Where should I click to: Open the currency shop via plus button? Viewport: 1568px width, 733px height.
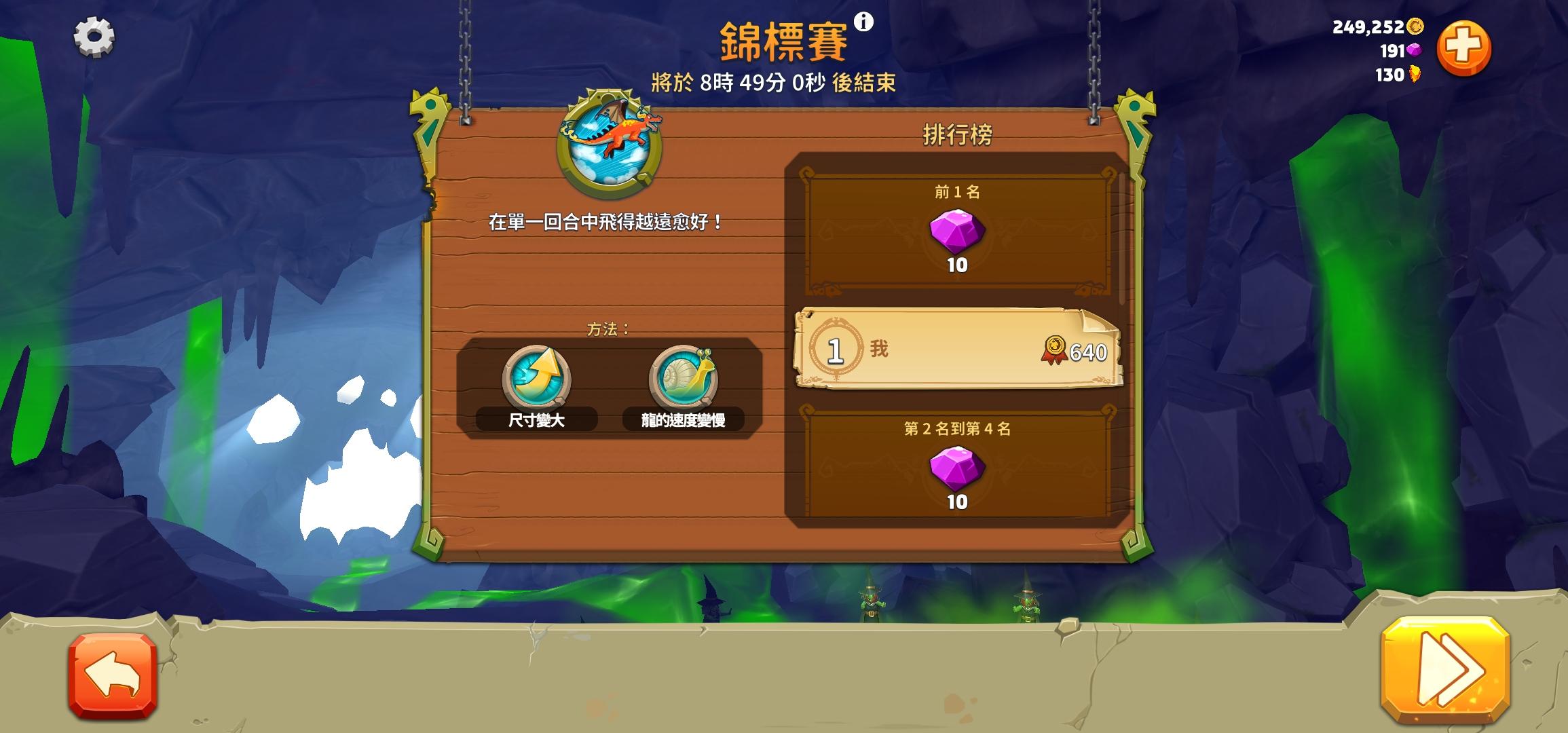[x=1462, y=46]
